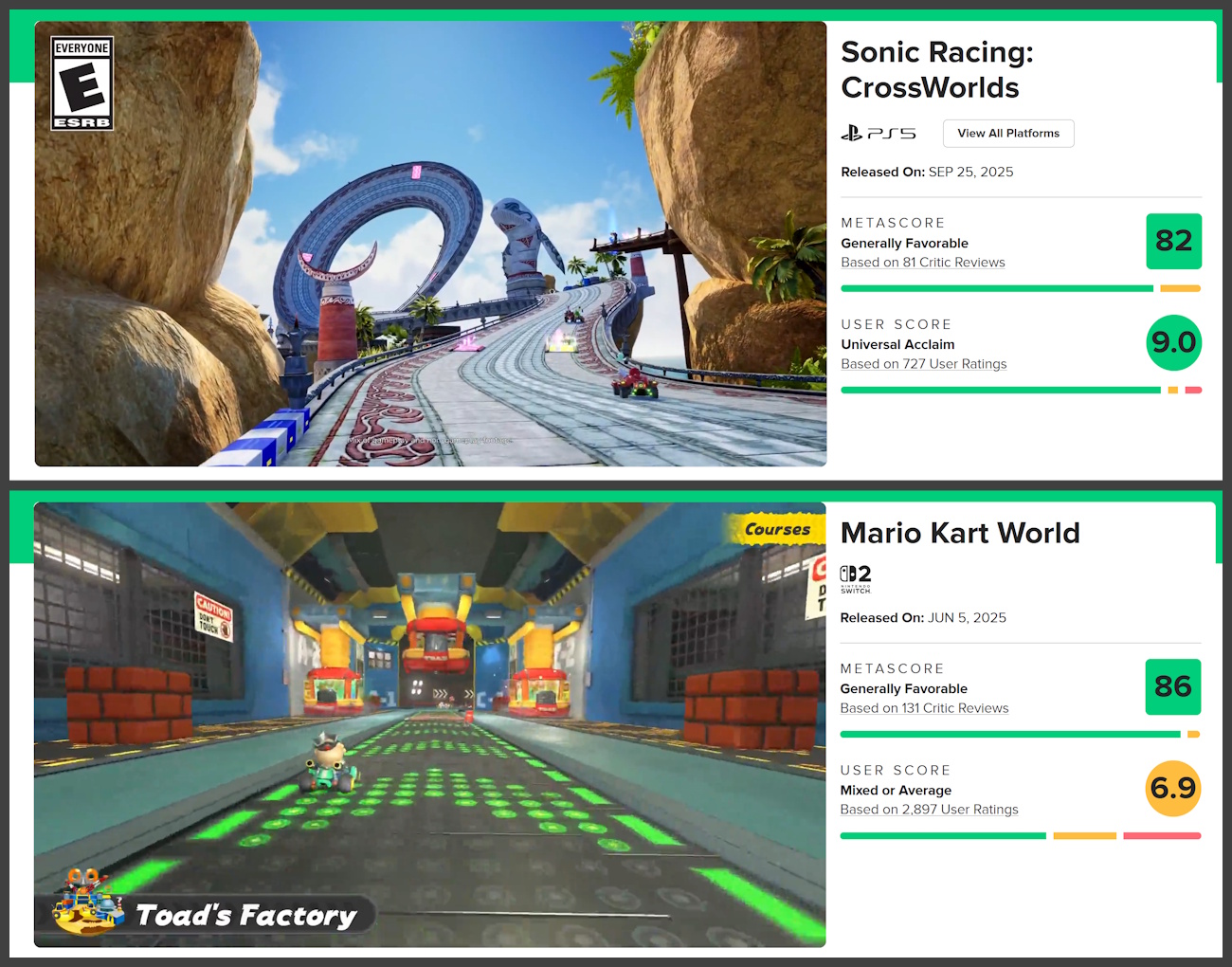
Task: Open Based on 81 Critic Reviews
Action: pyautogui.click(x=922, y=262)
